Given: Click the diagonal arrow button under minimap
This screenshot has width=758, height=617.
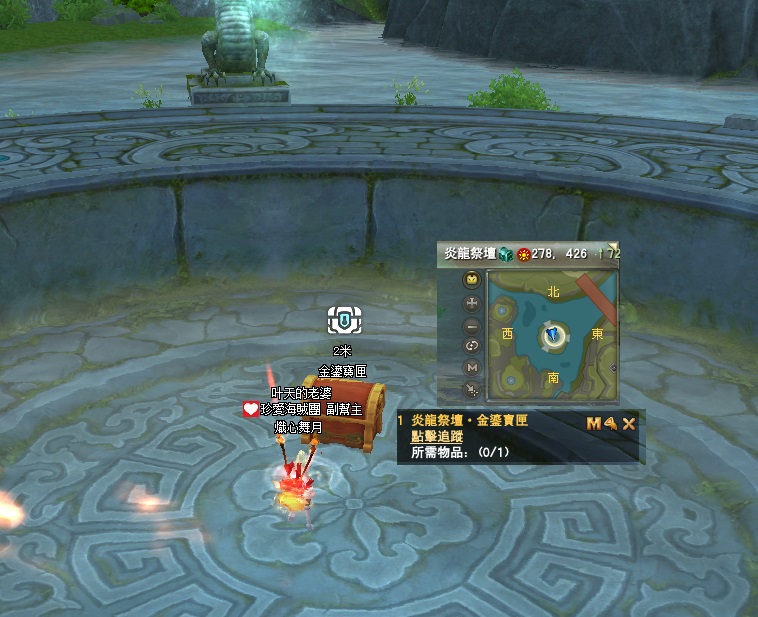Looking at the screenshot, I should (472, 389).
